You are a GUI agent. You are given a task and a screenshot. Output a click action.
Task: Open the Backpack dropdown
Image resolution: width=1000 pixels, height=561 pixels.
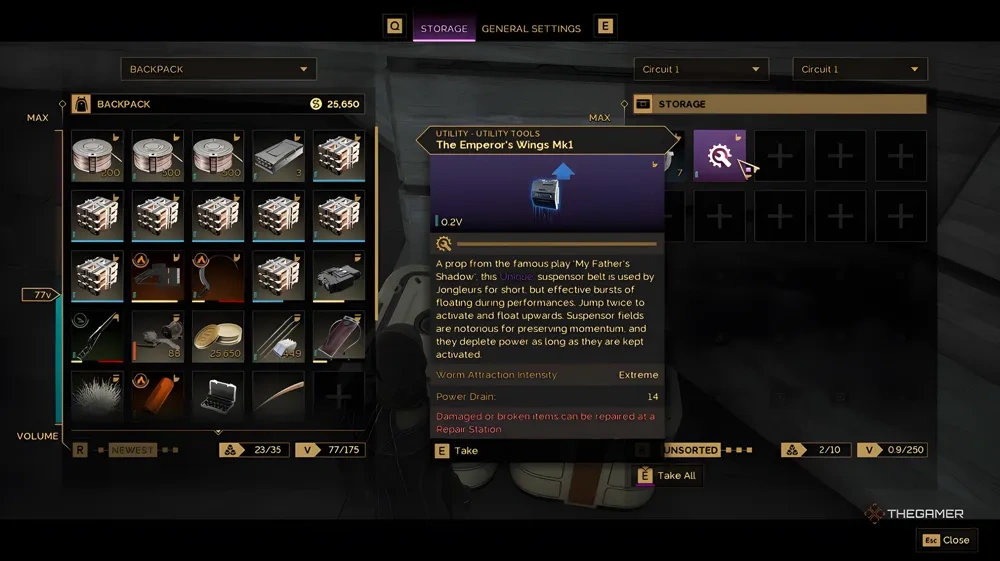click(x=218, y=69)
